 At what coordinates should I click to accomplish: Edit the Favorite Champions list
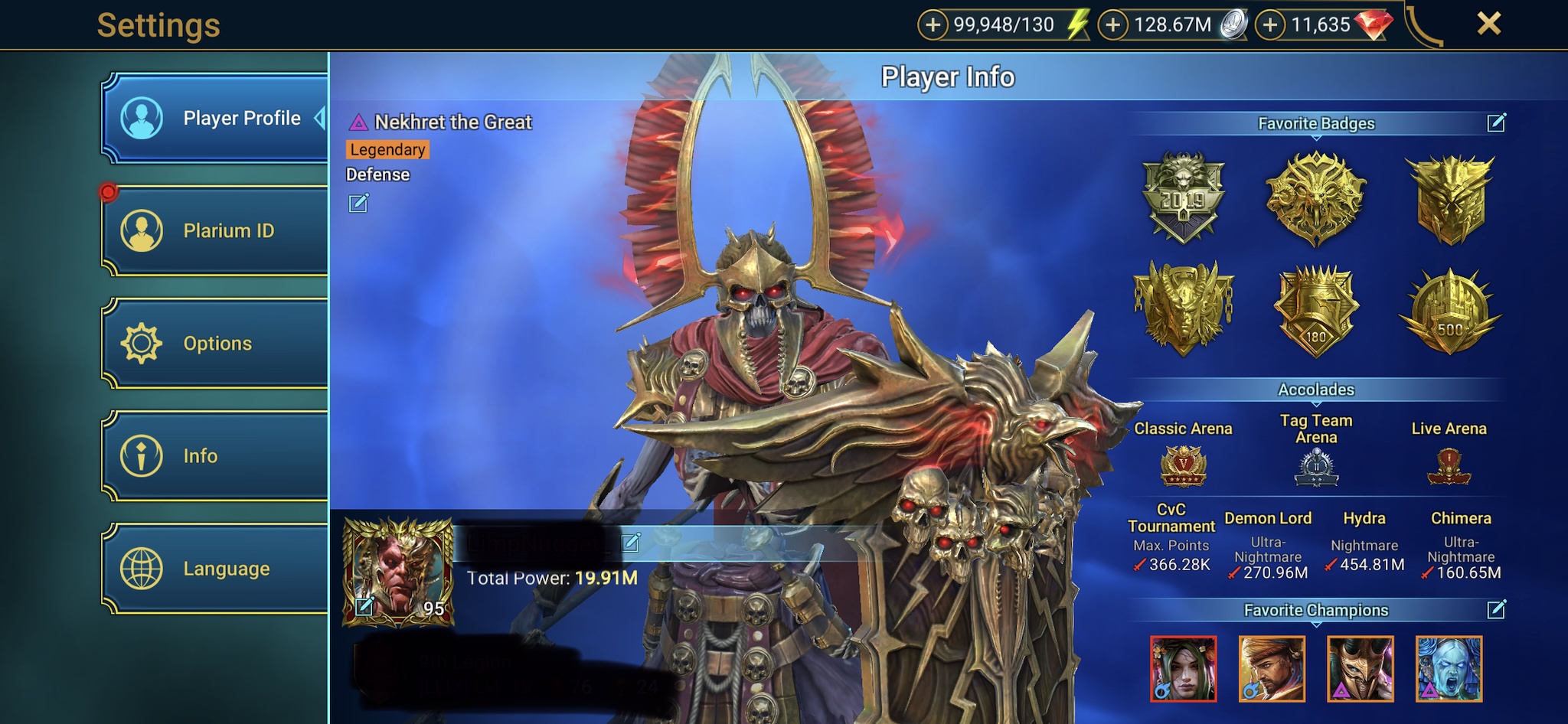pyautogui.click(x=1496, y=610)
